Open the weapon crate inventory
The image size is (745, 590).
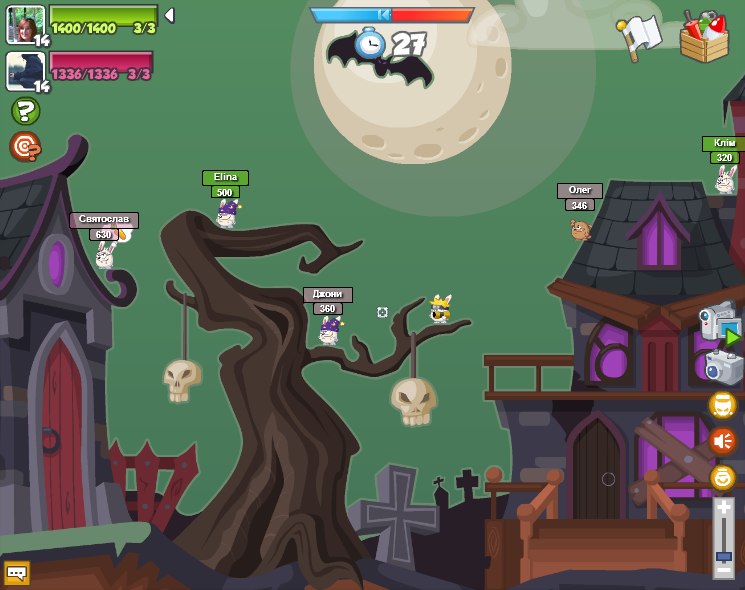click(704, 36)
